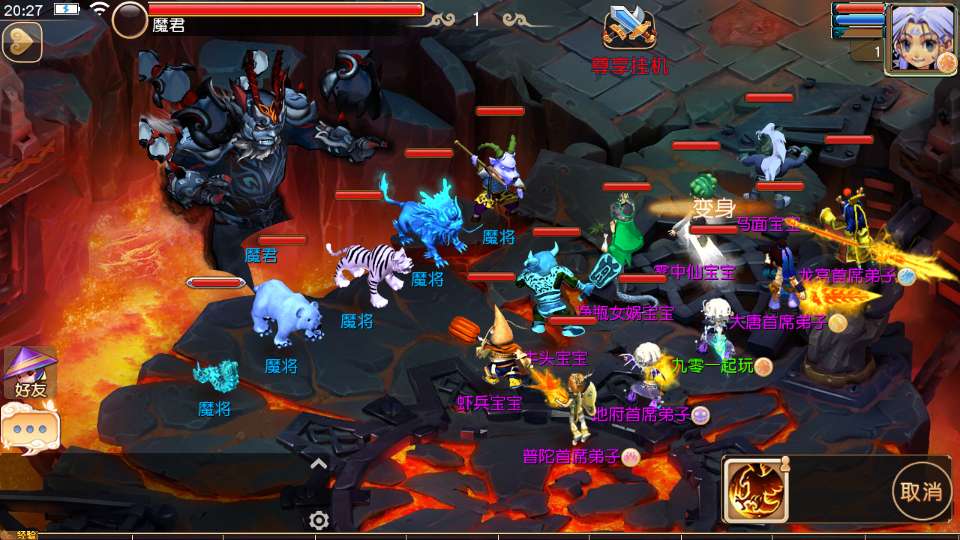Open the chat bubble icon
The height and width of the screenshot is (540, 960).
click(x=29, y=428)
